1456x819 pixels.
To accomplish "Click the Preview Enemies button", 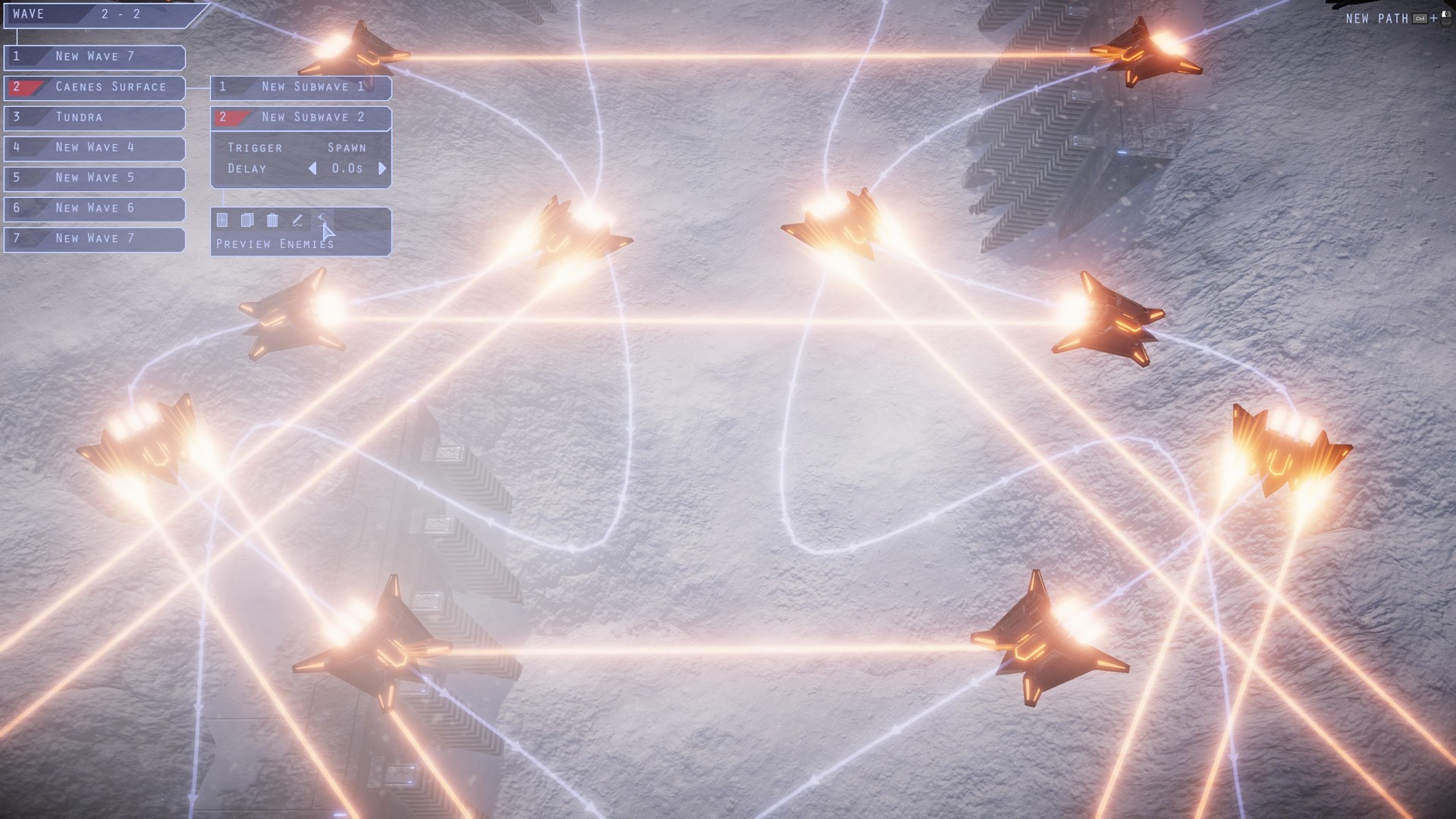I will tap(274, 243).
